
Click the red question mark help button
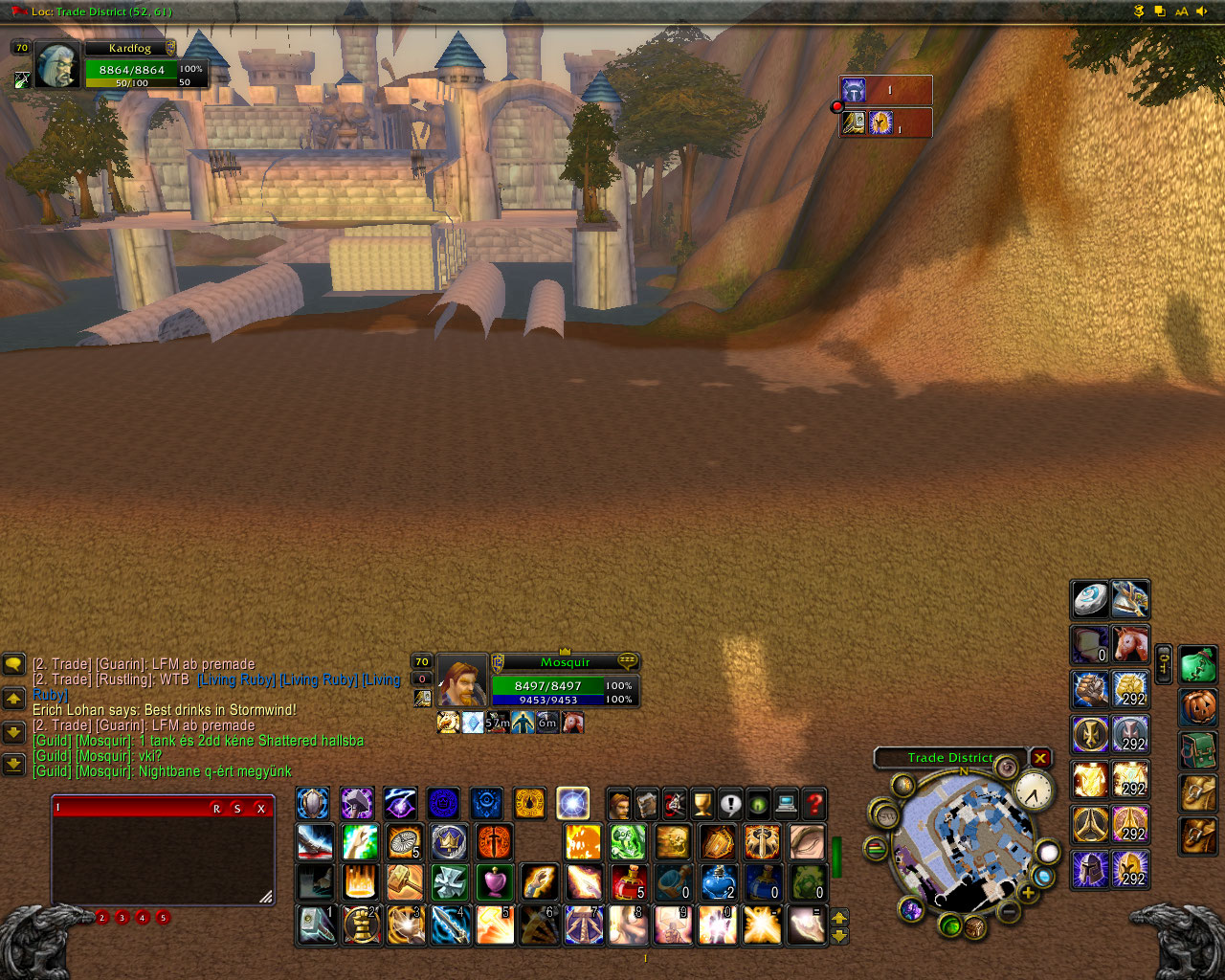click(814, 803)
